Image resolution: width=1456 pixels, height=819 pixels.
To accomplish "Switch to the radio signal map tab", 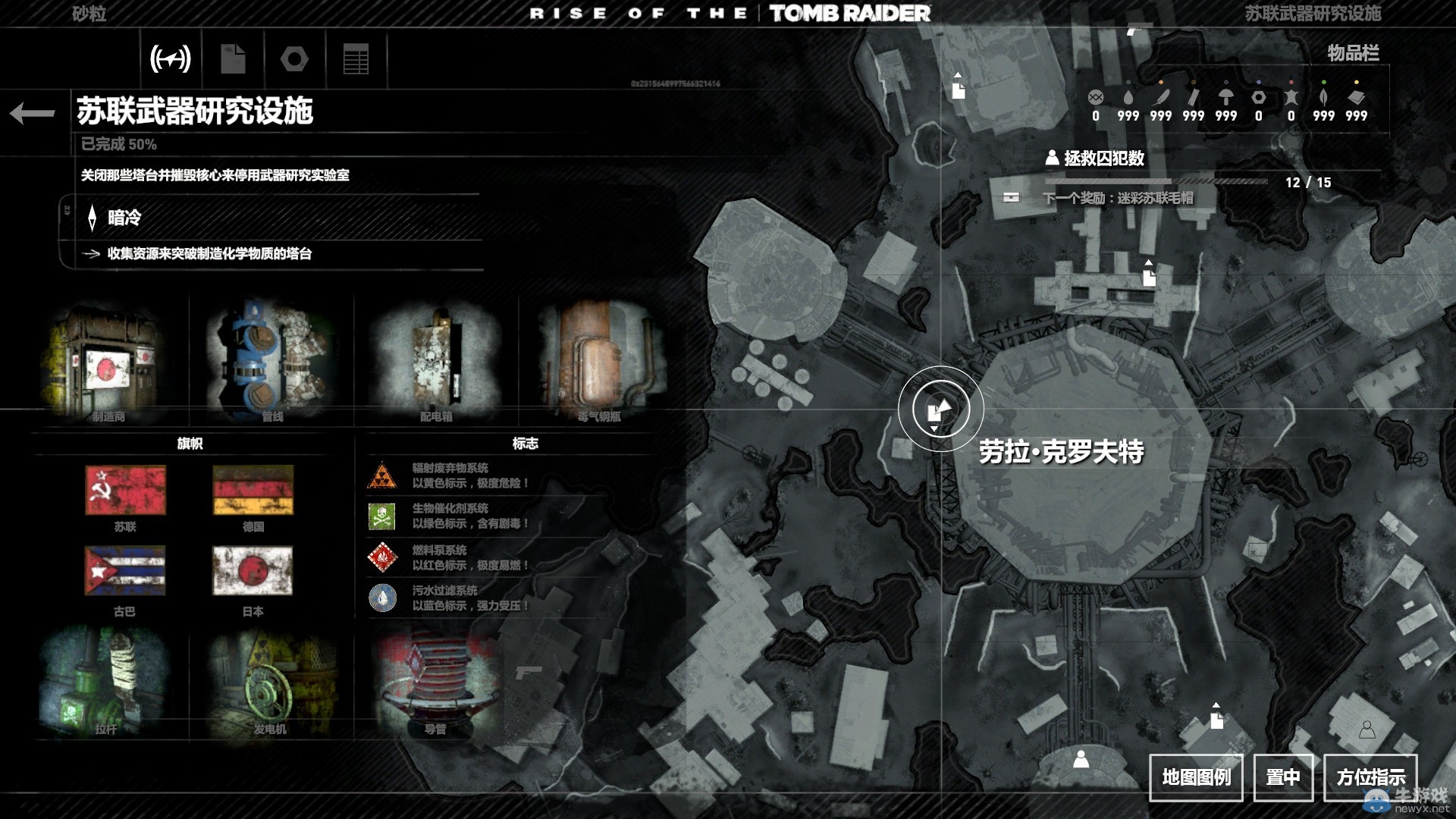I will tap(171, 58).
